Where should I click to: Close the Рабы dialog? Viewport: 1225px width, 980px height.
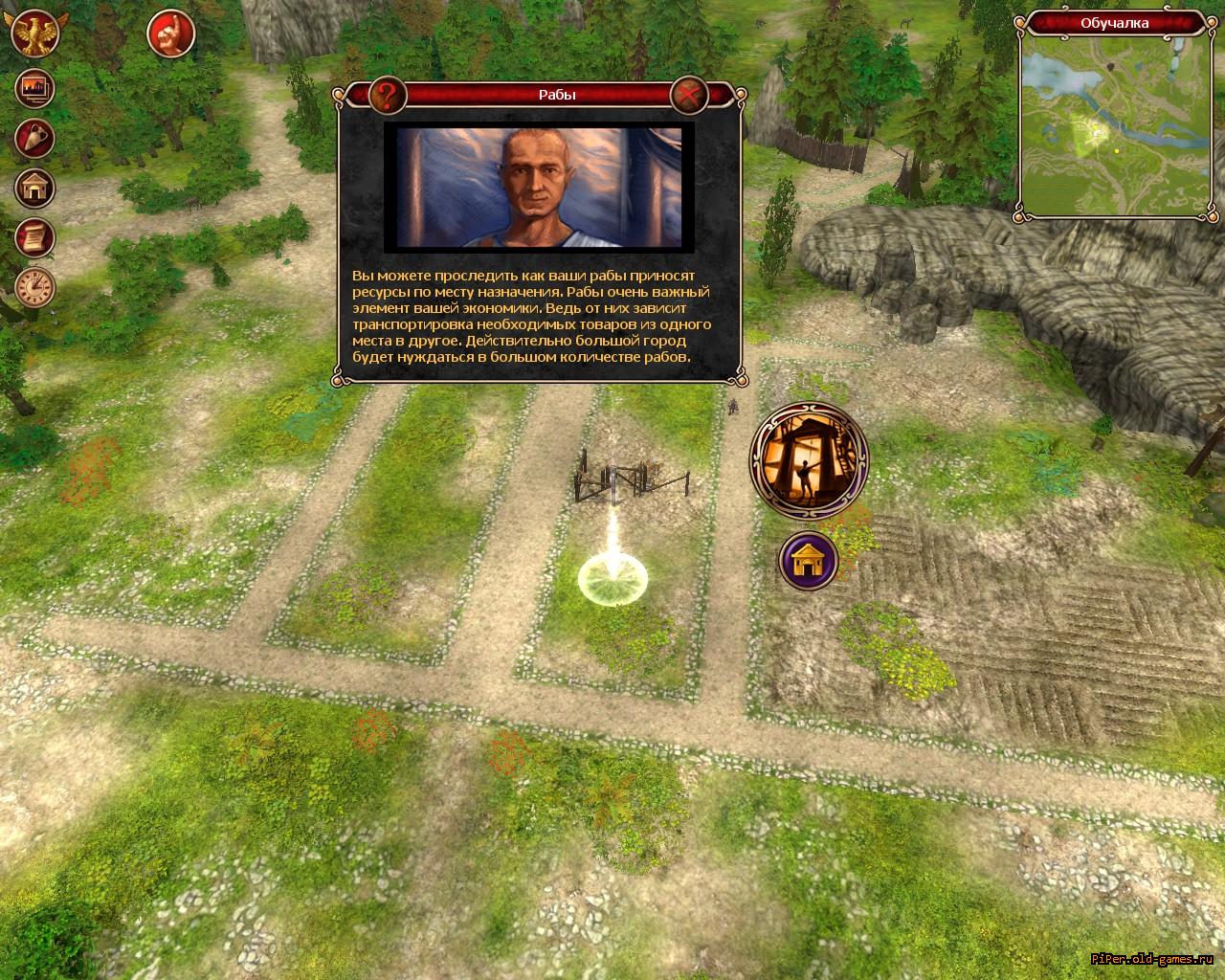689,95
